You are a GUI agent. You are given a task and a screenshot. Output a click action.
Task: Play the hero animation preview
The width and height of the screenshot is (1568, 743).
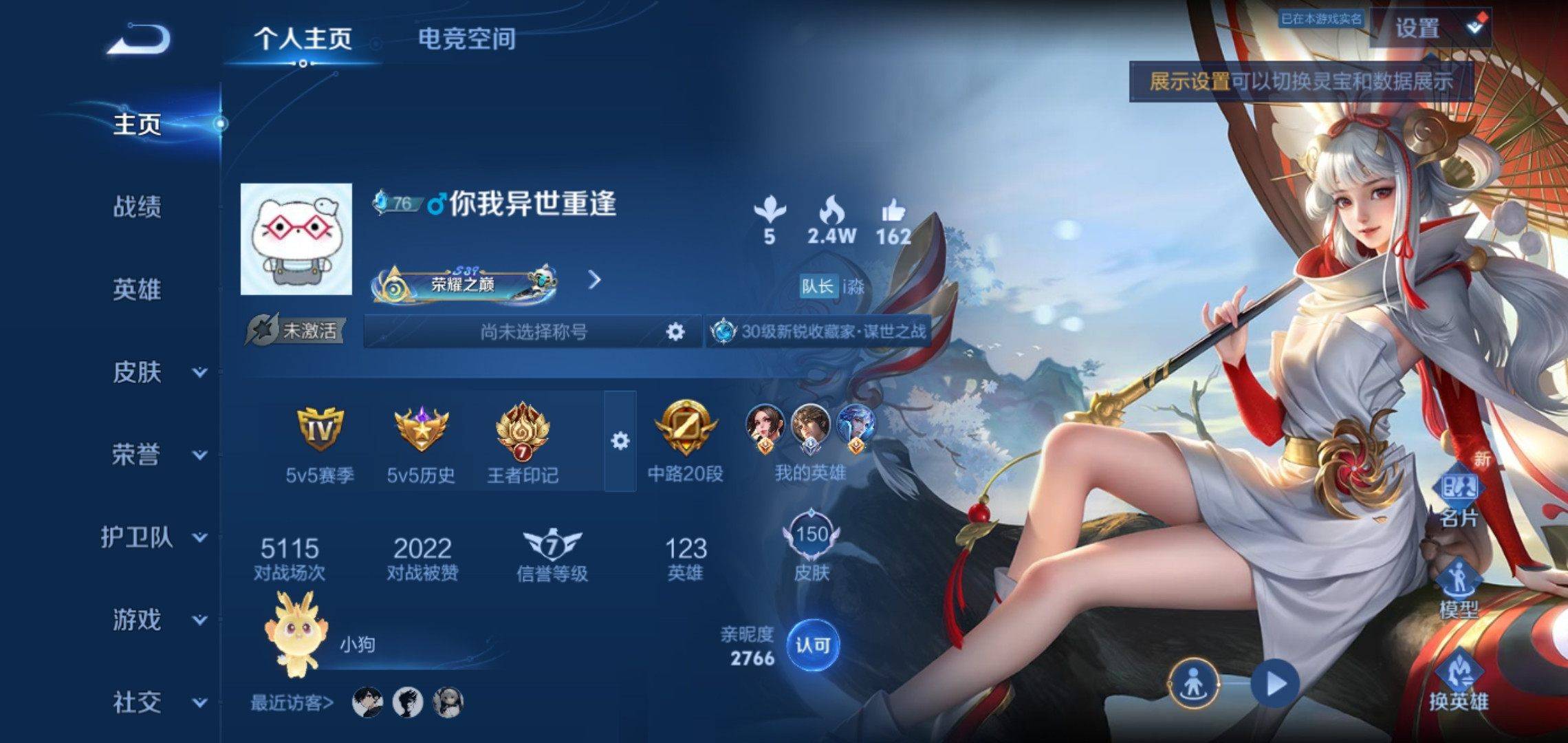[x=1276, y=684]
